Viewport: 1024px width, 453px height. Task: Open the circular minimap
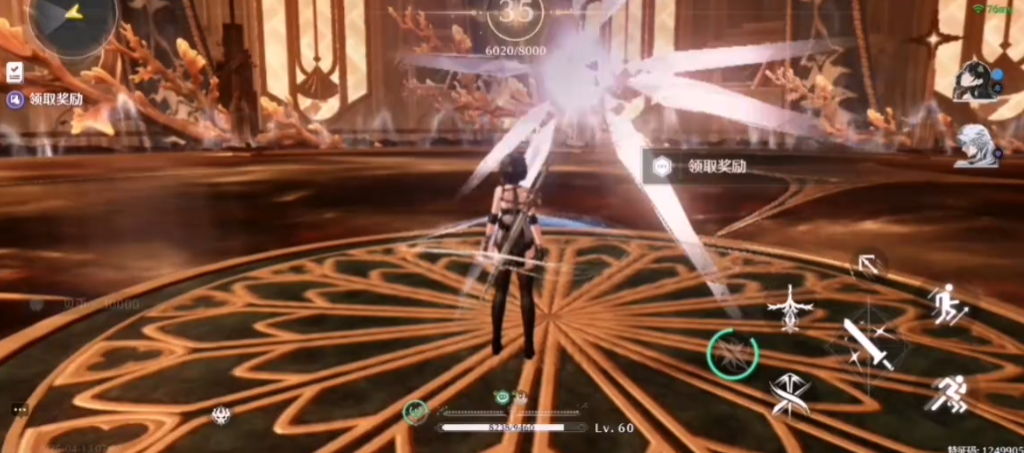pyautogui.click(x=72, y=20)
